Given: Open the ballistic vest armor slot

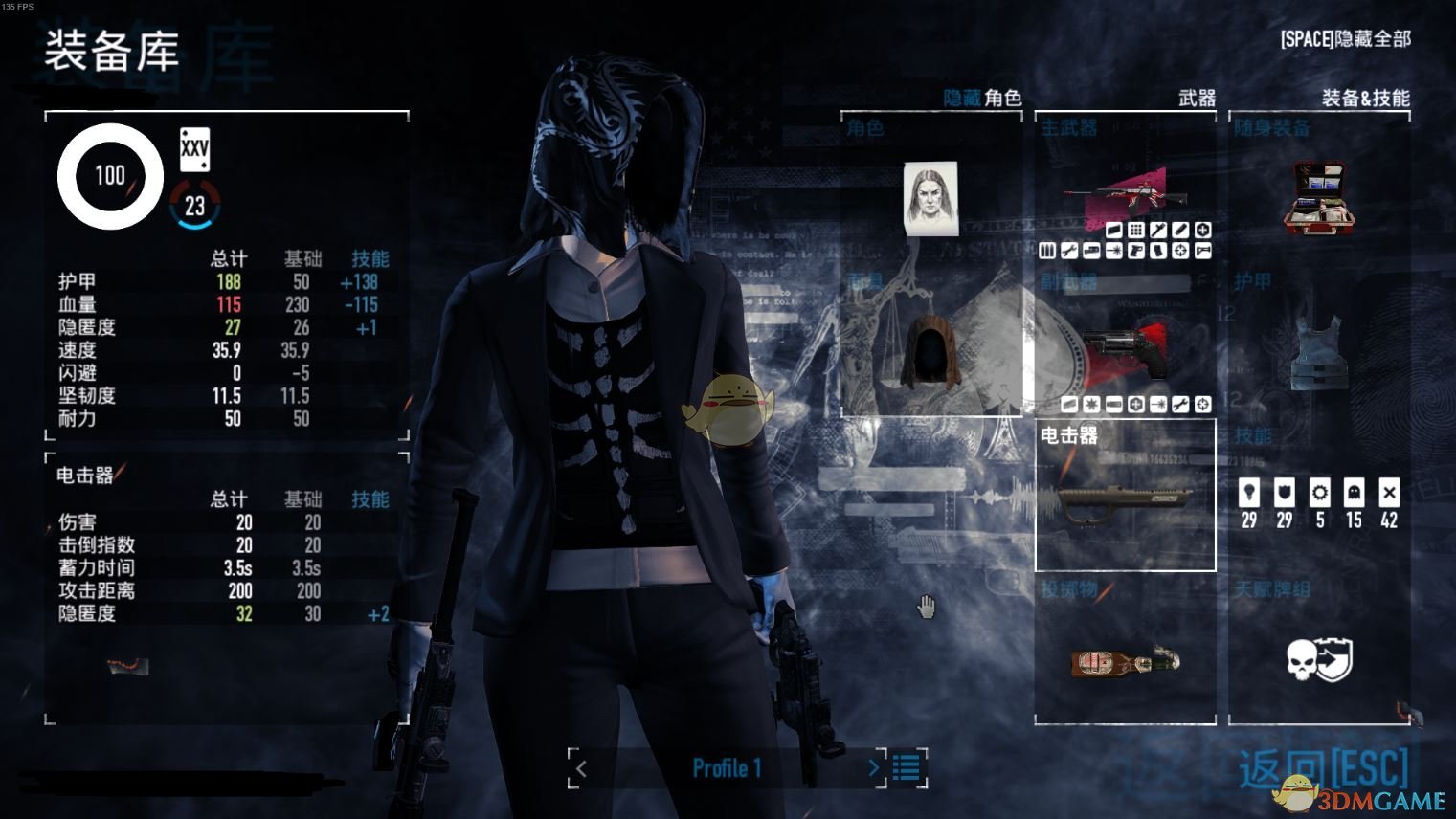Looking at the screenshot, I should pyautogui.click(x=1318, y=352).
